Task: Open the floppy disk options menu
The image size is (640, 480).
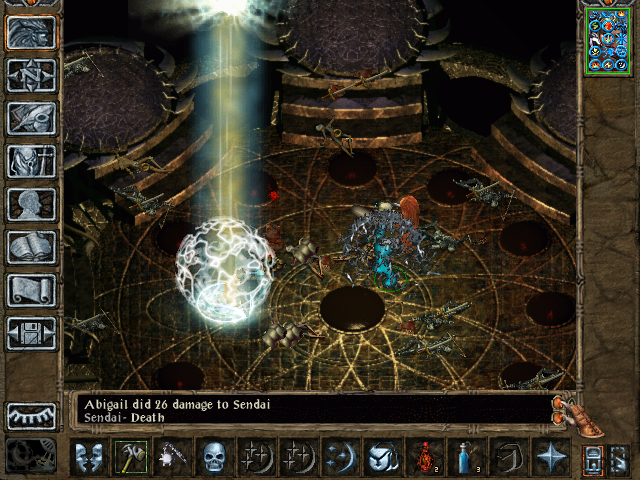Action: [x=31, y=333]
